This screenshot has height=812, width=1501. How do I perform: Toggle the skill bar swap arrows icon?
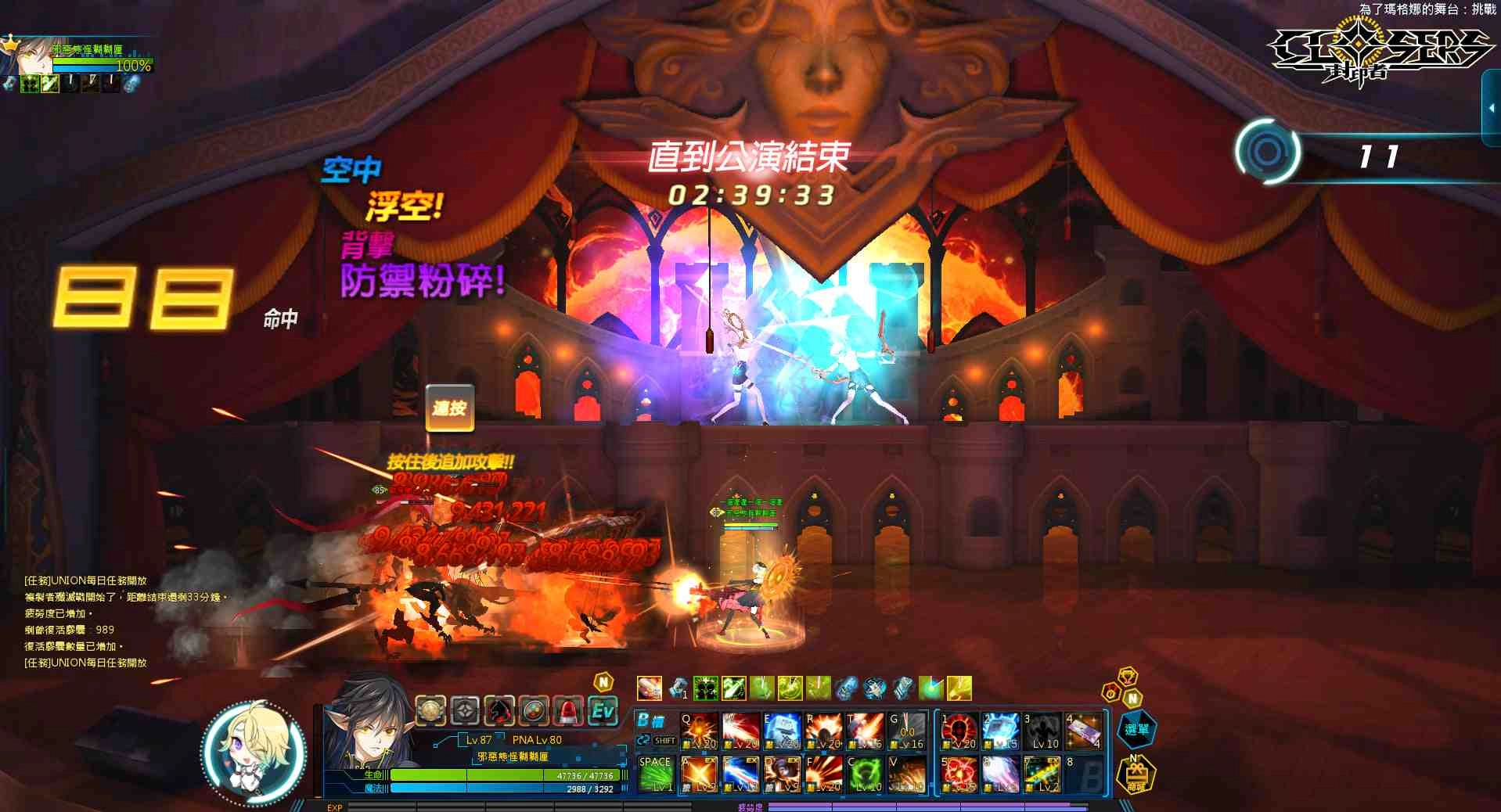[x=643, y=741]
